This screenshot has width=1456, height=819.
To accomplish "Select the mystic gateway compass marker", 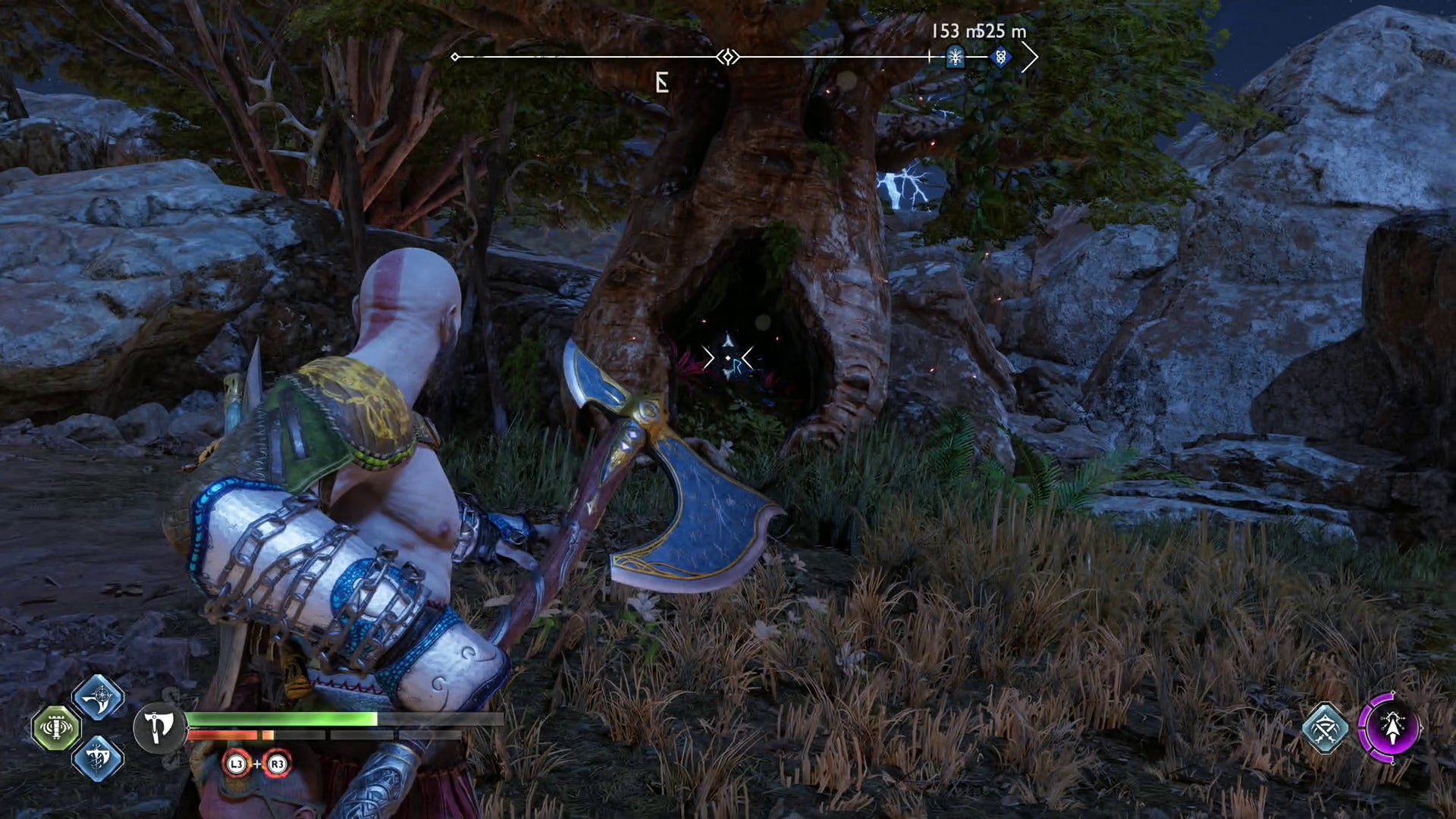I will [x=955, y=56].
